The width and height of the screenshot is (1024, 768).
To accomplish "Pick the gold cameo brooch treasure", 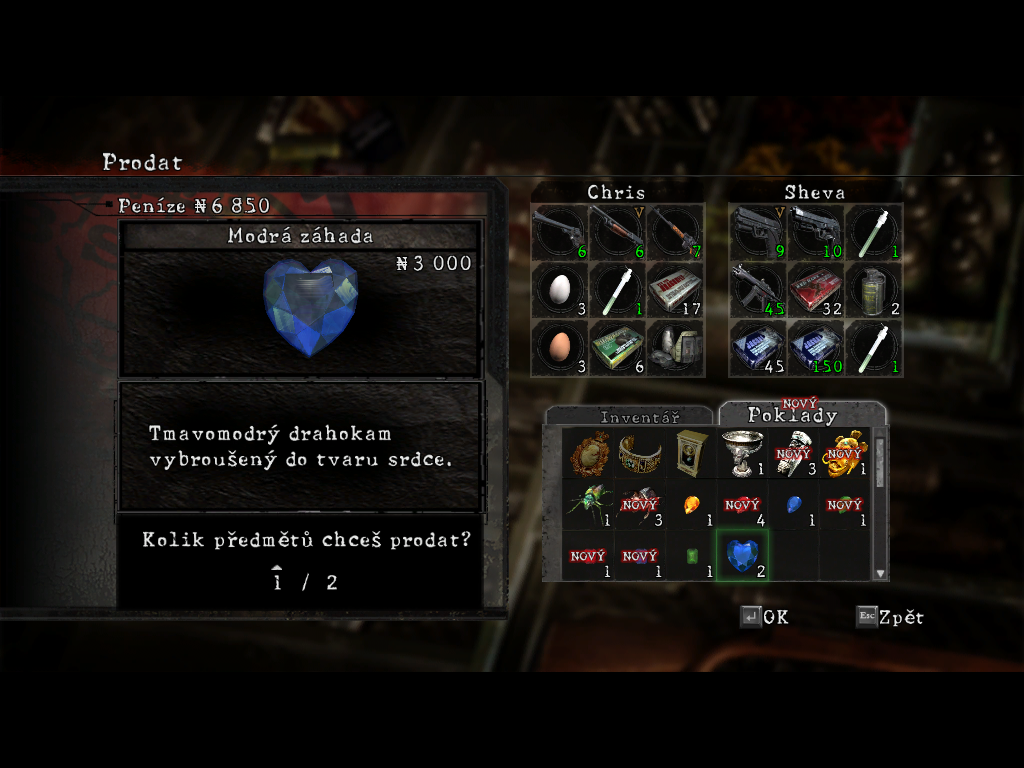I will [588, 452].
